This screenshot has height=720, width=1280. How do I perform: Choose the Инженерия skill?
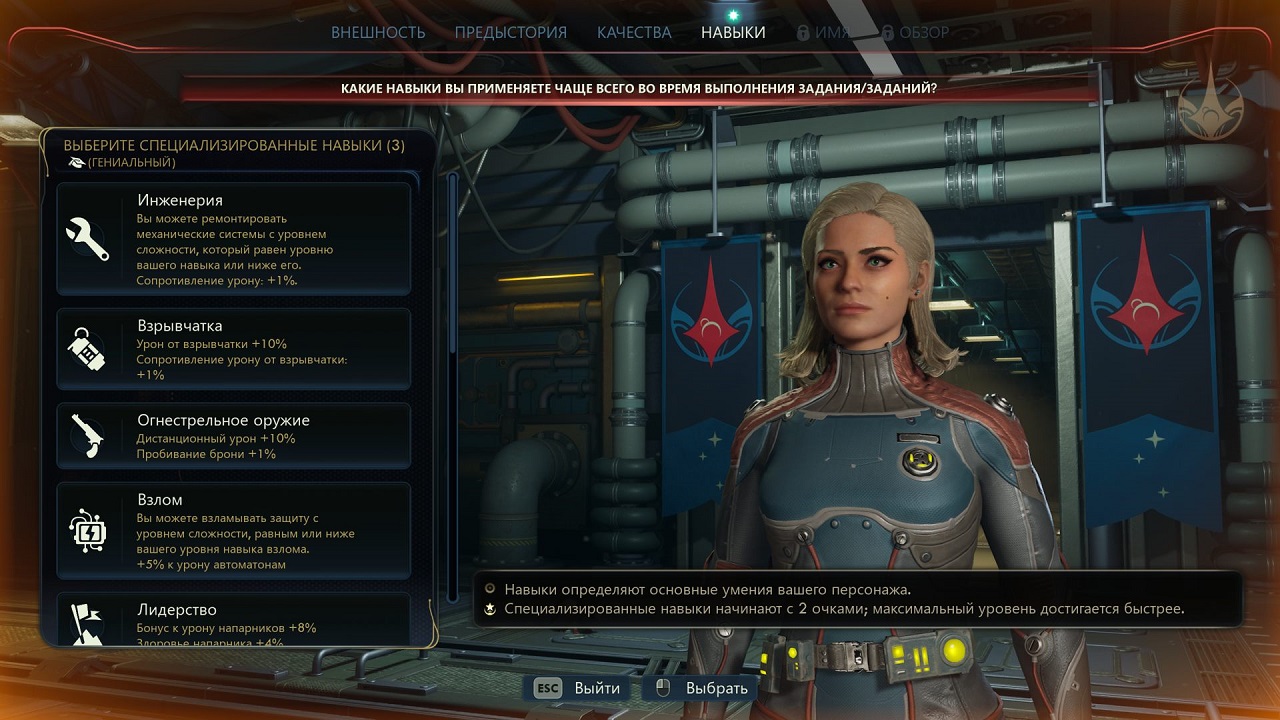tap(234, 239)
